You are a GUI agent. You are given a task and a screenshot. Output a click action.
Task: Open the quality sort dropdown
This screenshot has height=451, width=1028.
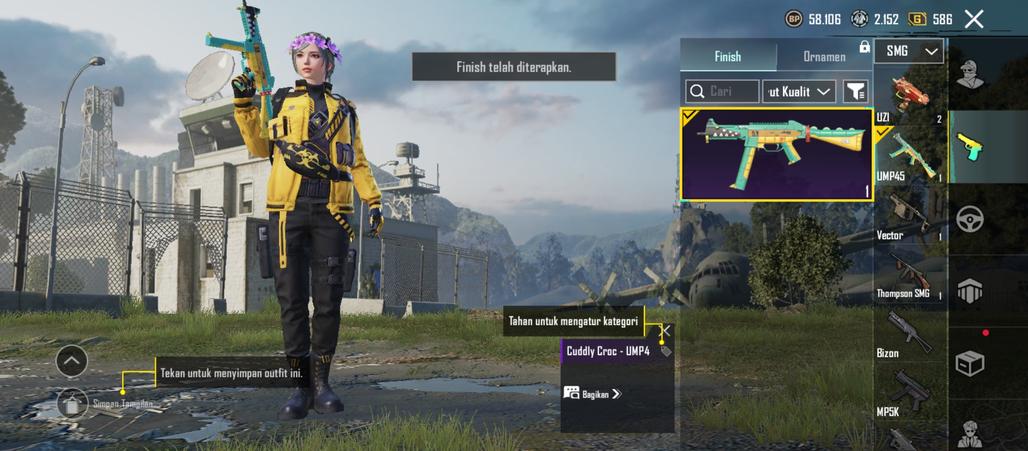[x=799, y=91]
